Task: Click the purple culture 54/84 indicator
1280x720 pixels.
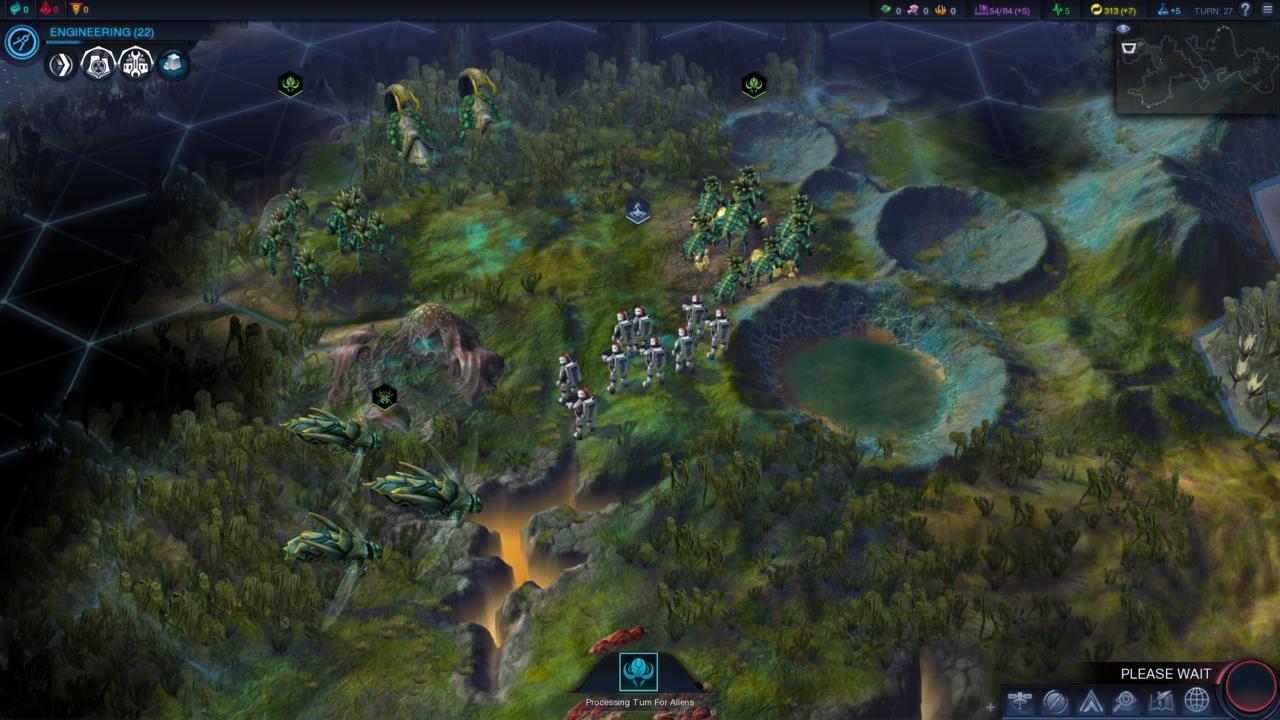Action: [x=1002, y=10]
